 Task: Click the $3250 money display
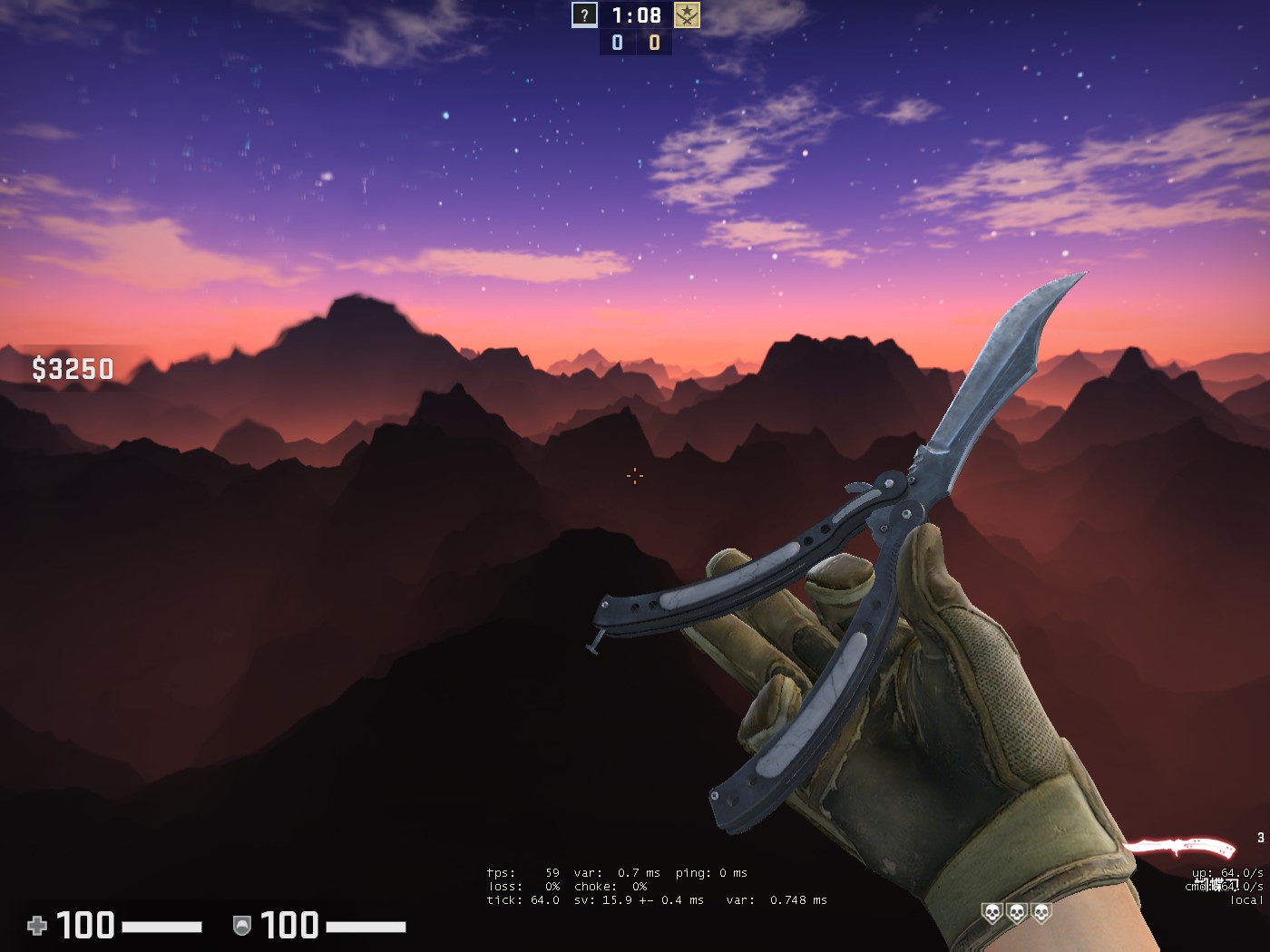[x=72, y=368]
